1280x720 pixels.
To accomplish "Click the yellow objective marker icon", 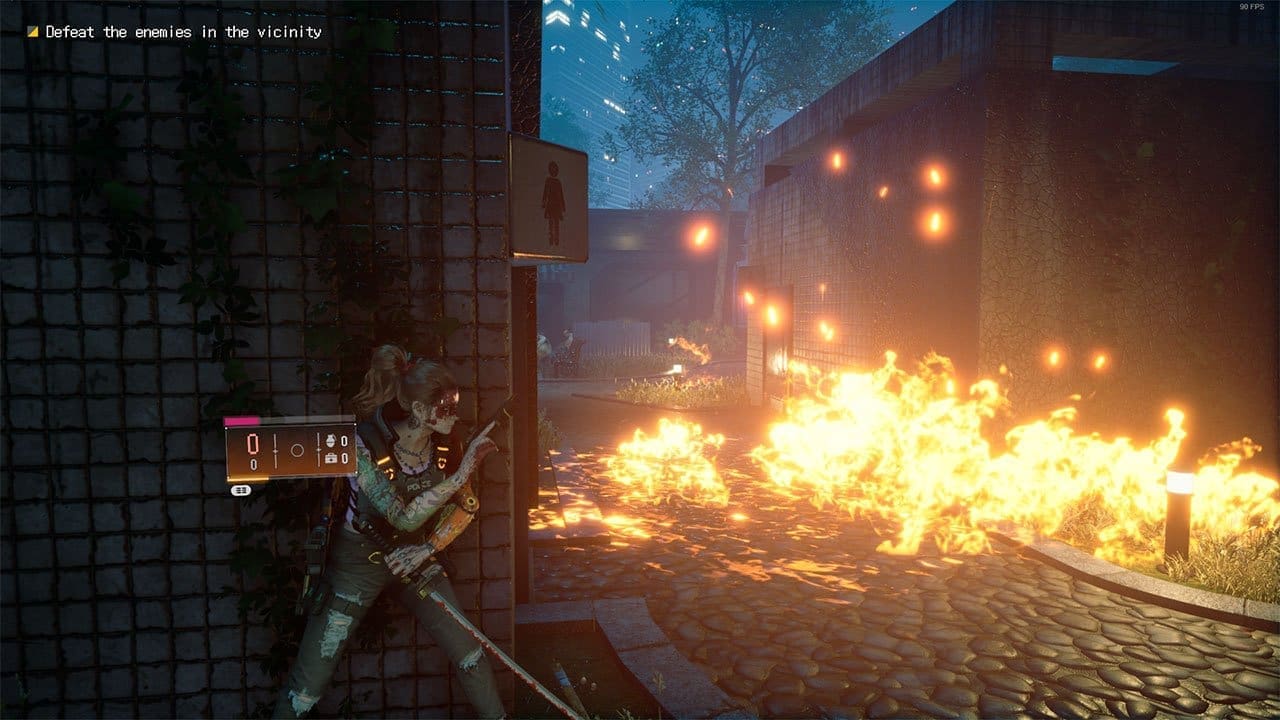I will tap(34, 31).
